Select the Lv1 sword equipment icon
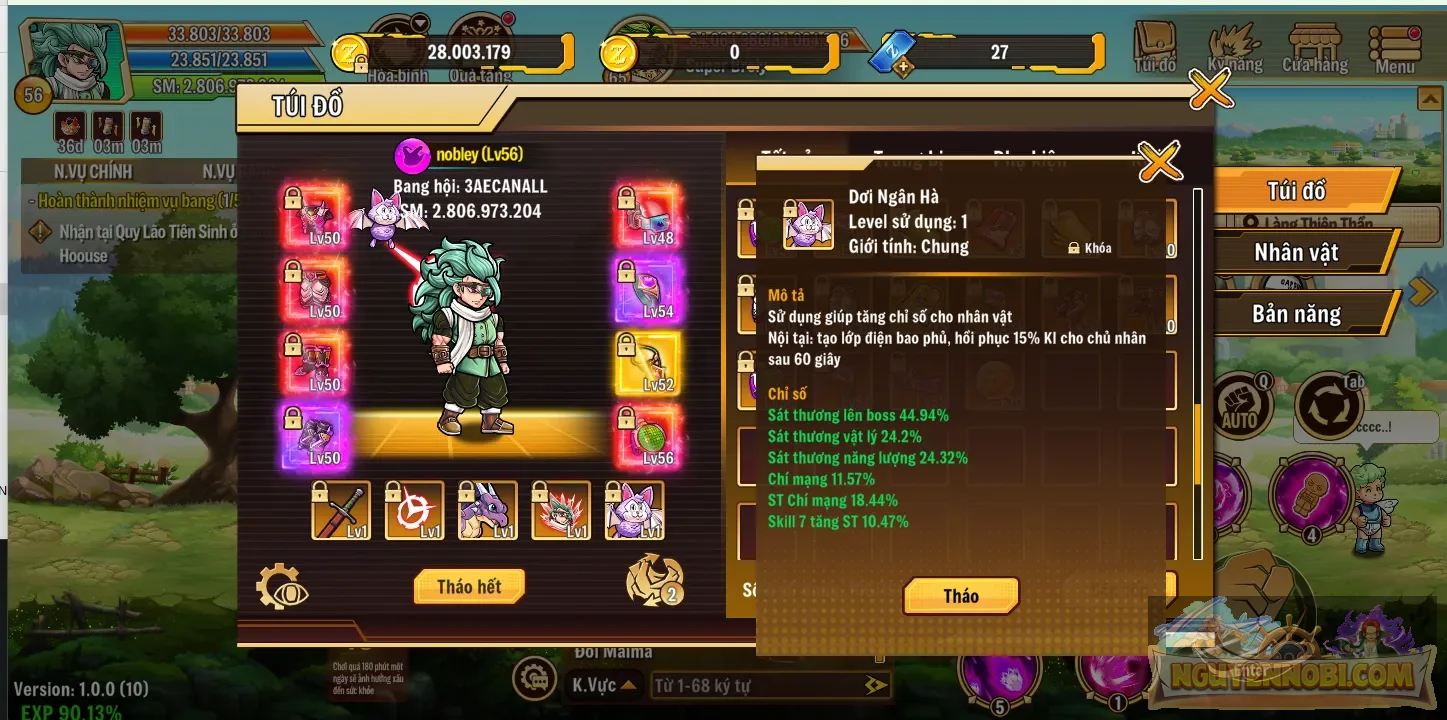Image resolution: width=1447 pixels, height=720 pixels. click(341, 510)
